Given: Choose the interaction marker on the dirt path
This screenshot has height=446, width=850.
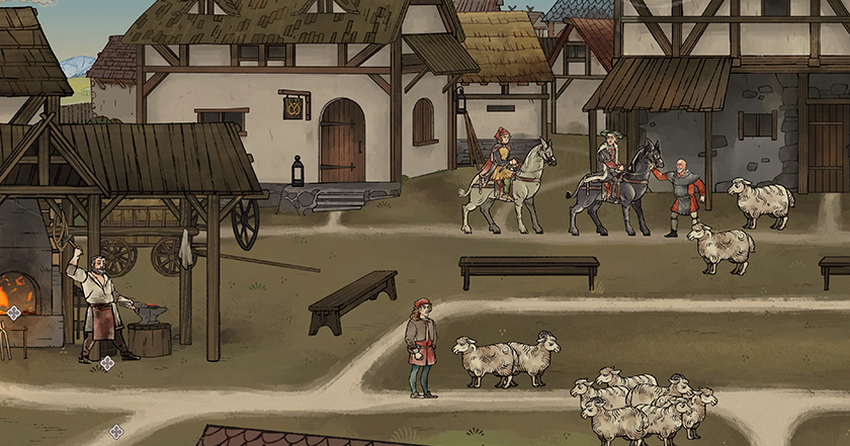Looking at the screenshot, I should tap(116, 431).
